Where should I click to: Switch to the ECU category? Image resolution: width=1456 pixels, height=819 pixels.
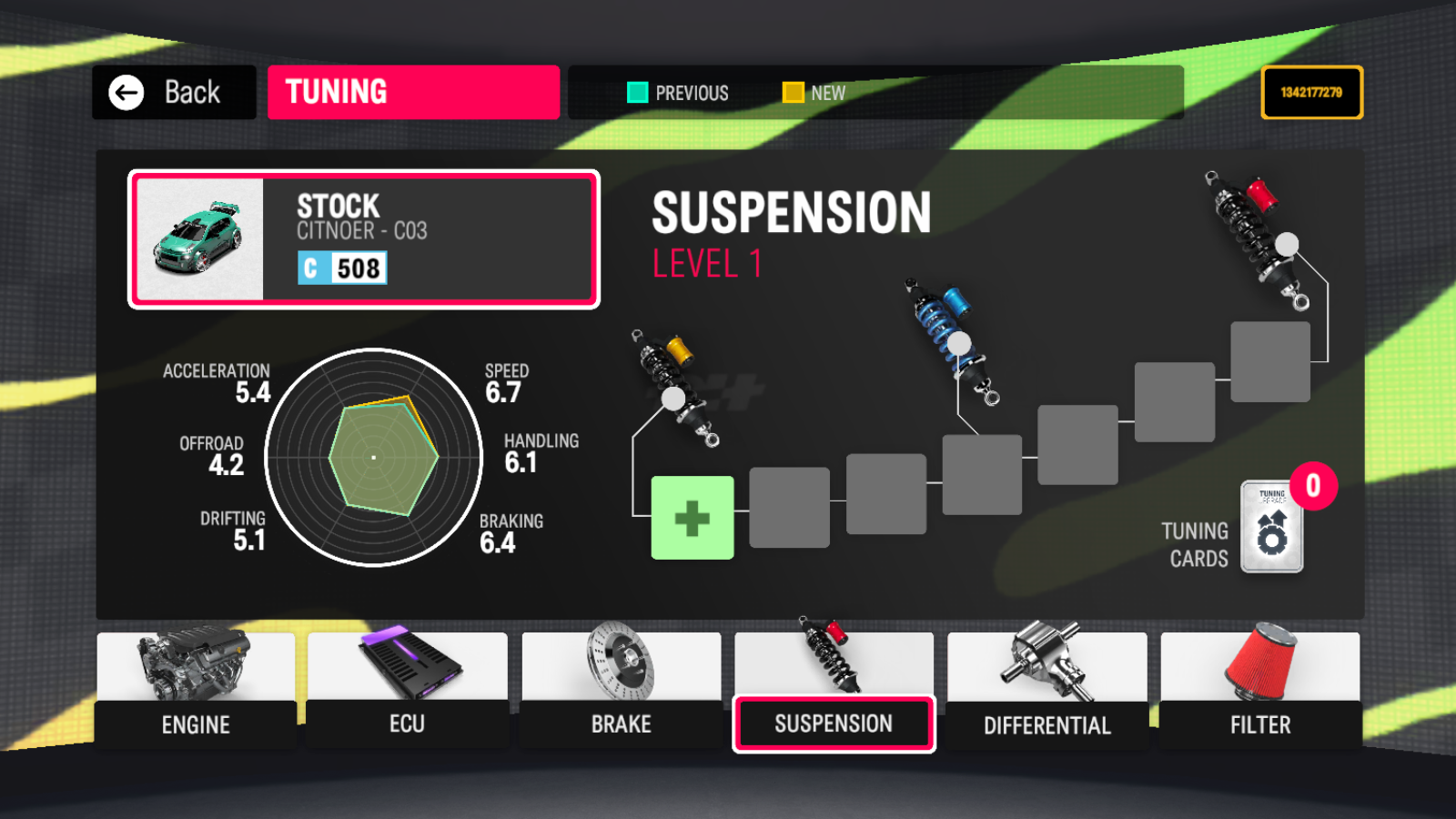coord(407,692)
